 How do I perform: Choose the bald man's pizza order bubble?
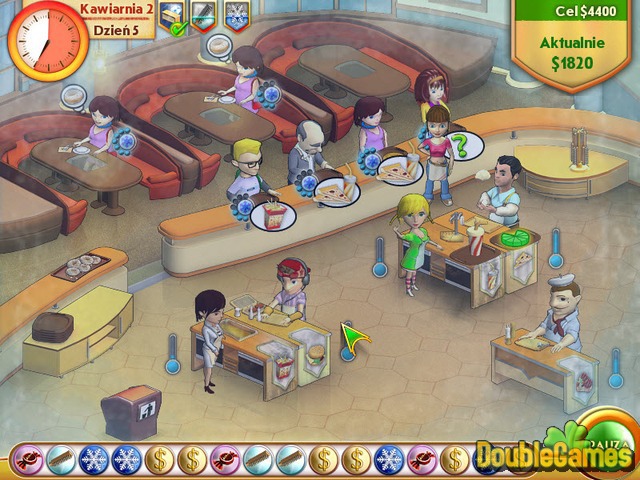335,191
